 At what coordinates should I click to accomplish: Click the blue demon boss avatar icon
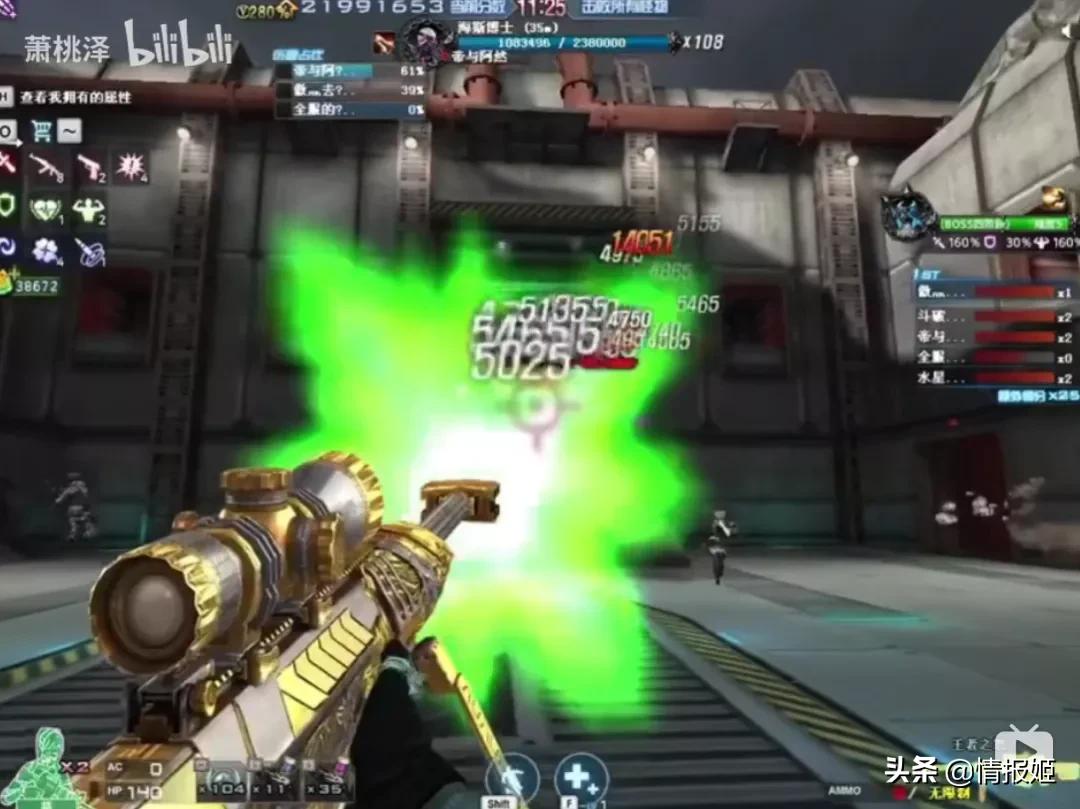point(908,214)
